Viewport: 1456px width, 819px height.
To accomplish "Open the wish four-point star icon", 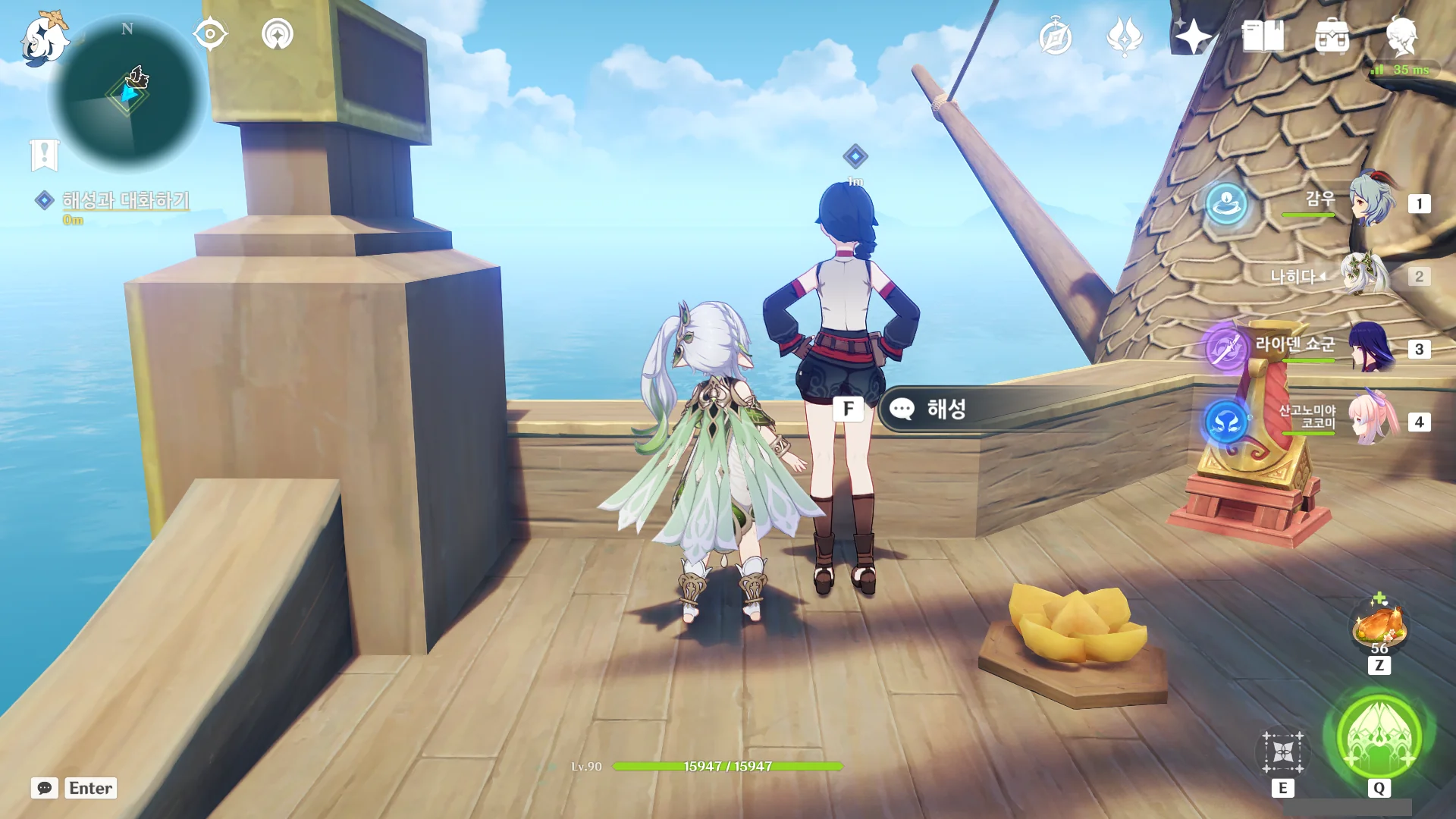I will click(1193, 36).
